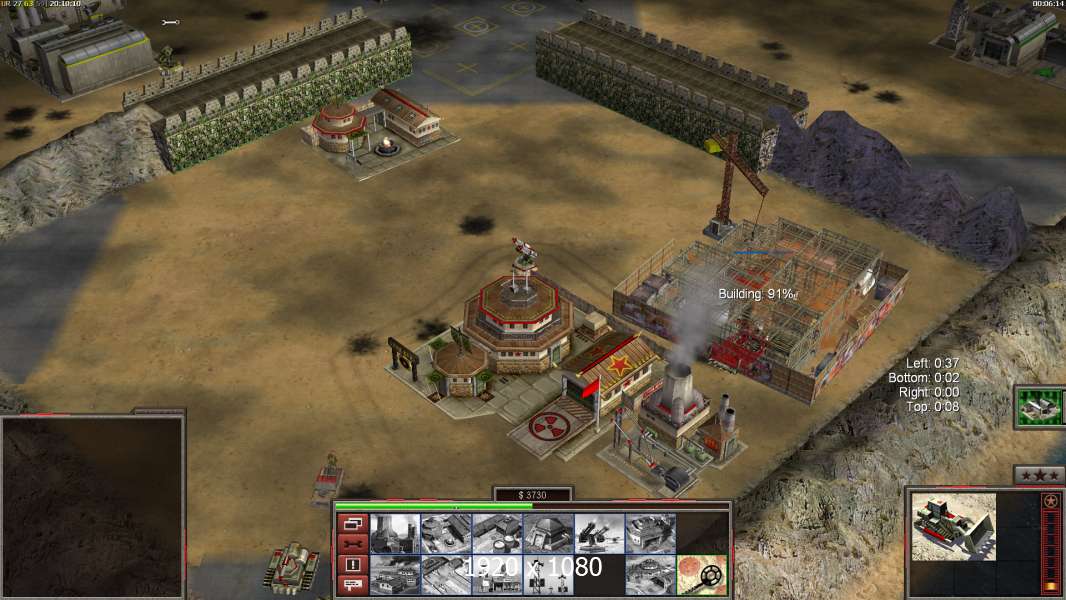This screenshot has height=600, width=1066.
Task: Click the red overlapping-windows button
Action: point(352,523)
